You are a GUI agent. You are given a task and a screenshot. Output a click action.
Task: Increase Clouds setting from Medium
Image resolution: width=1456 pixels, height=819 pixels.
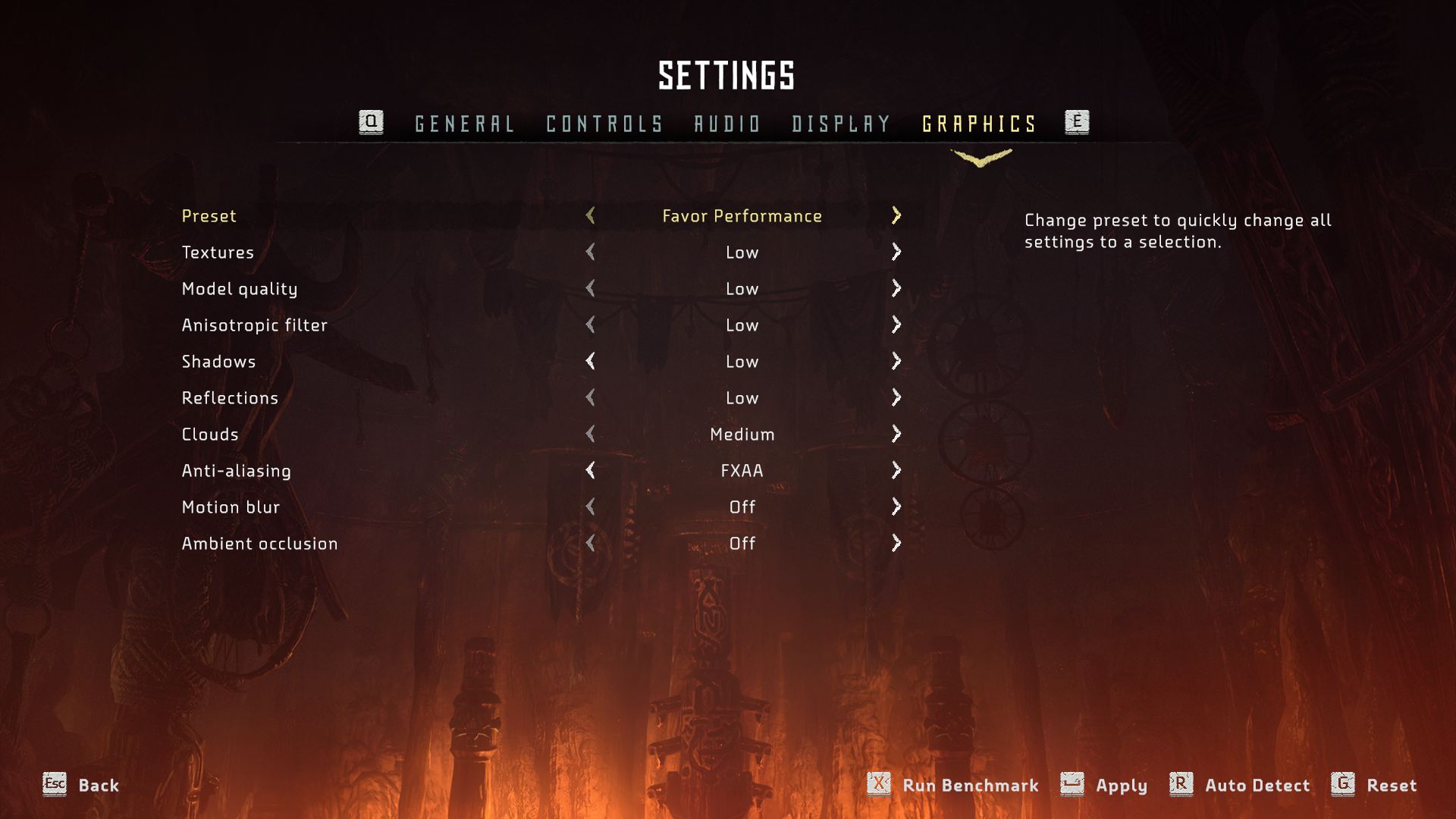896,434
